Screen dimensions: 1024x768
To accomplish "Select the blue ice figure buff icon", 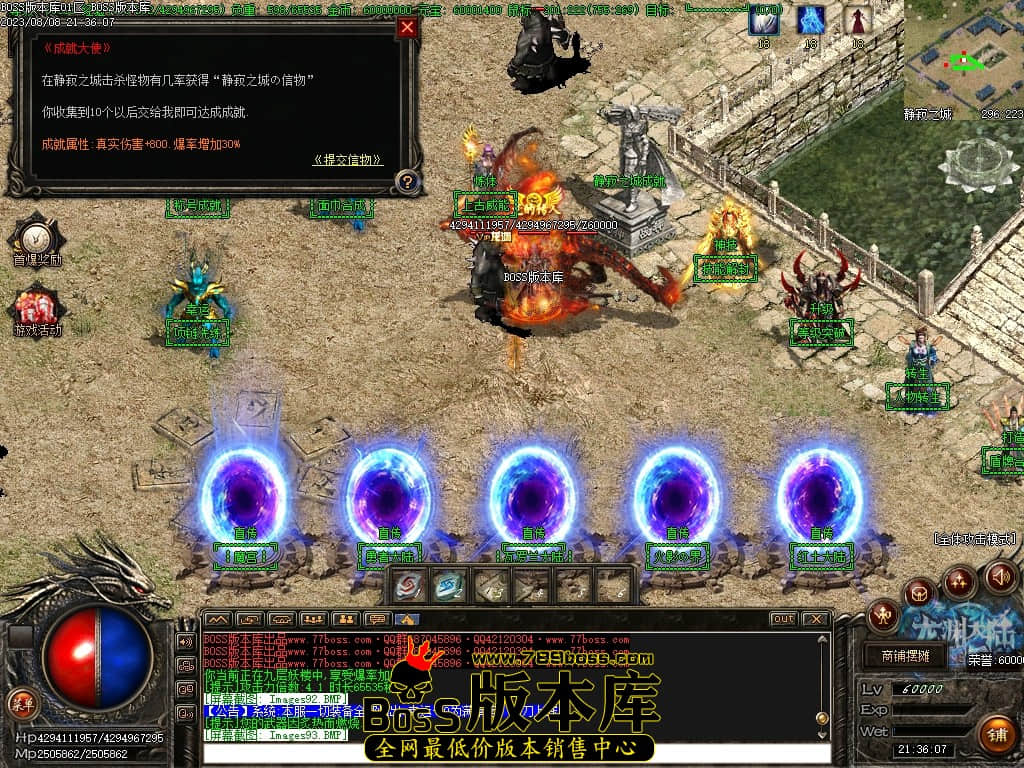I will 811,20.
